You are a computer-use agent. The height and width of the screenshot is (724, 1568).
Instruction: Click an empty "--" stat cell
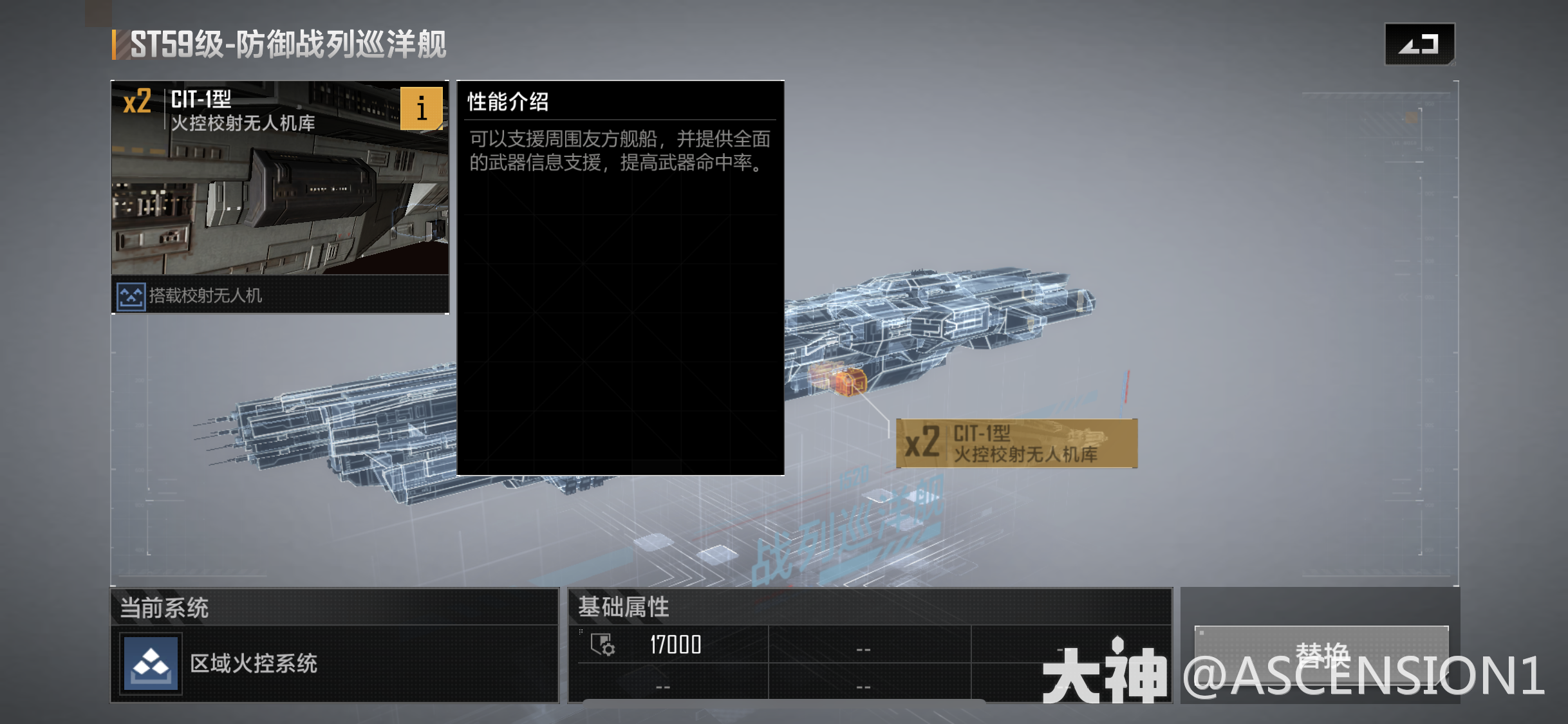point(864,649)
